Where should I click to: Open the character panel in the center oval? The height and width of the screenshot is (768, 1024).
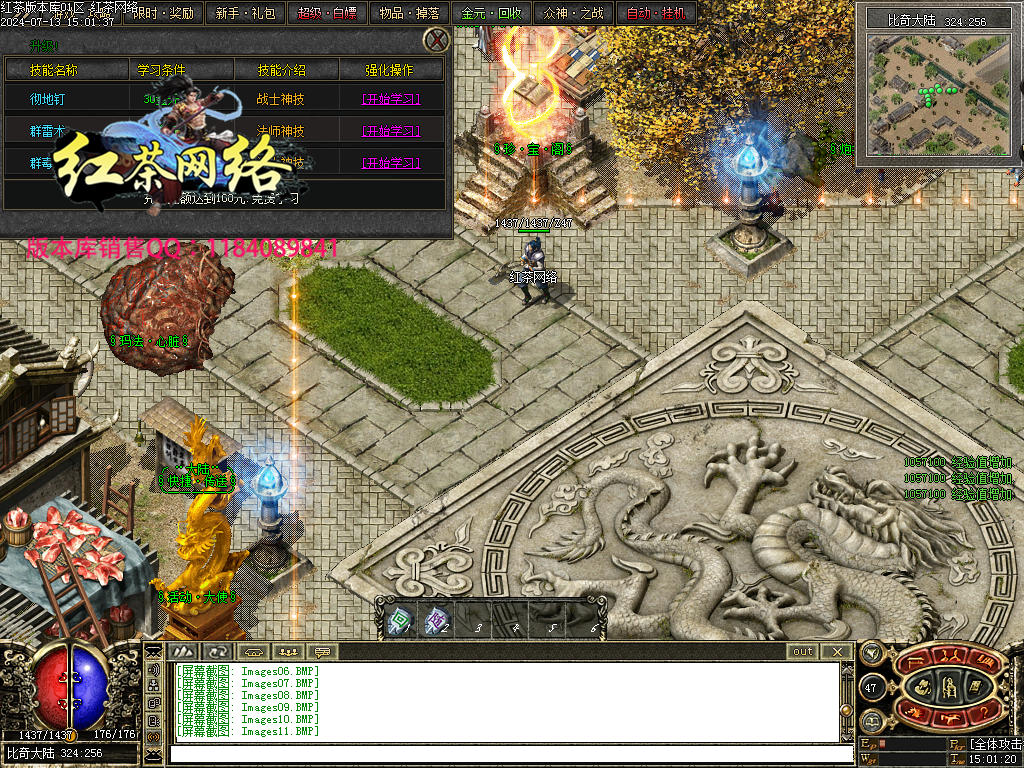[x=949, y=687]
